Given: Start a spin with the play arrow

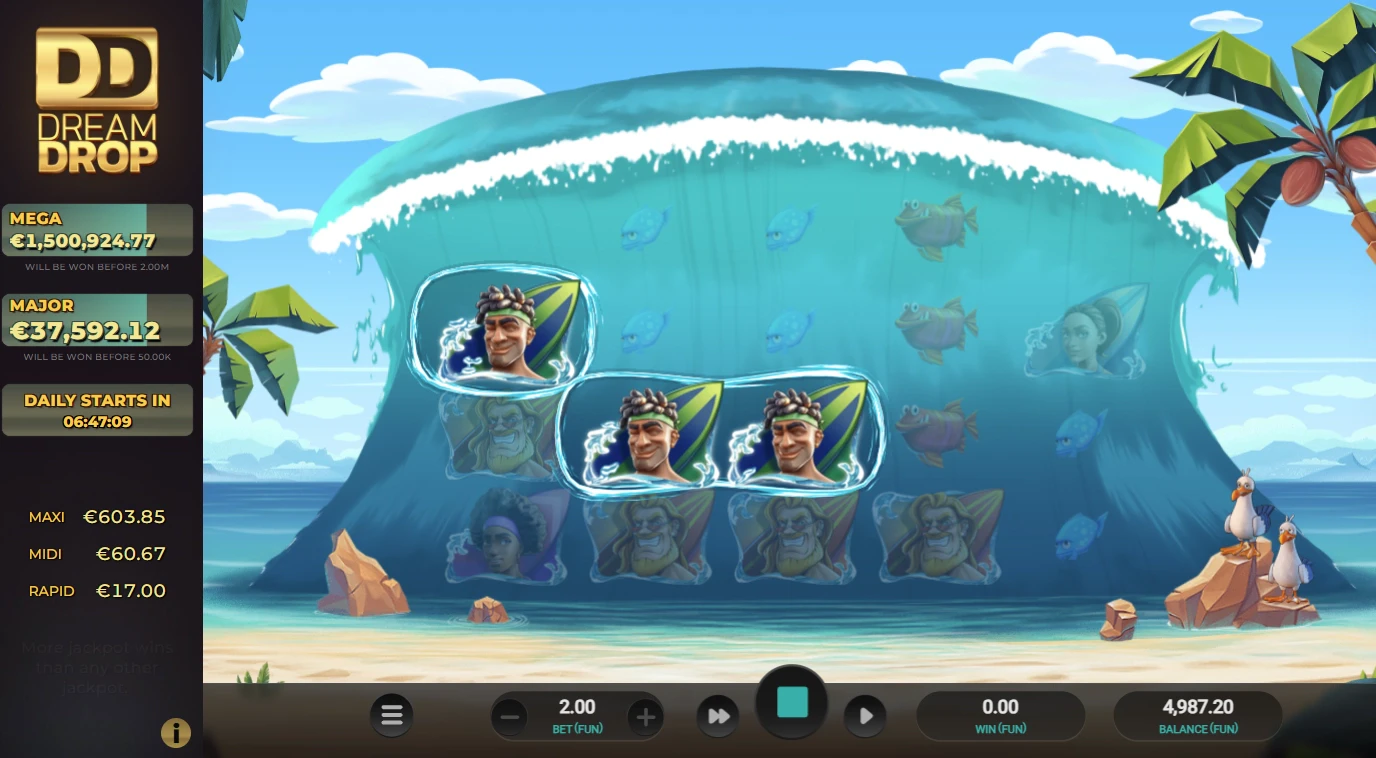Looking at the screenshot, I should [x=864, y=715].
